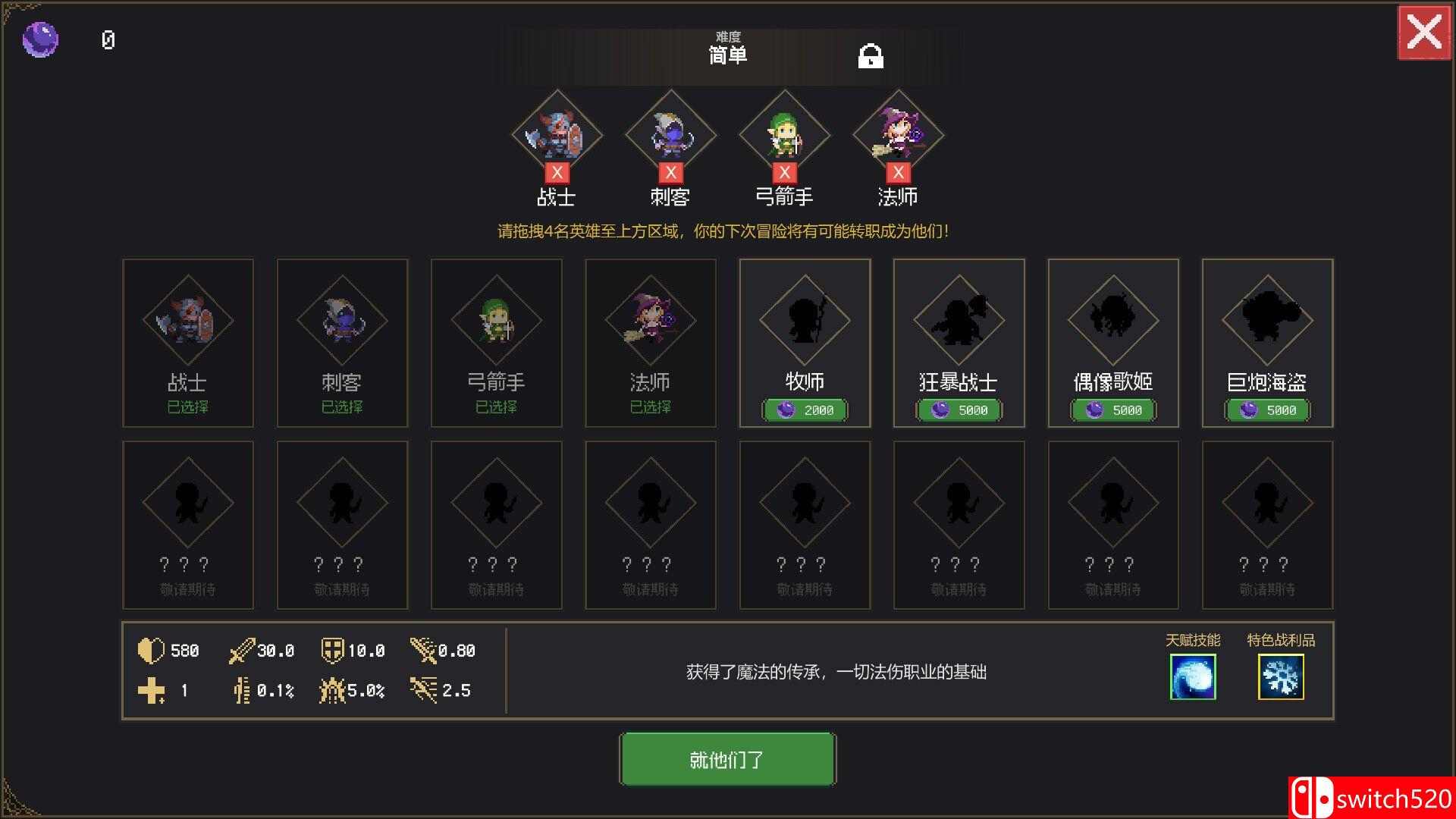
Task: Purchase 牧师 for 2000 gems
Action: tap(805, 410)
